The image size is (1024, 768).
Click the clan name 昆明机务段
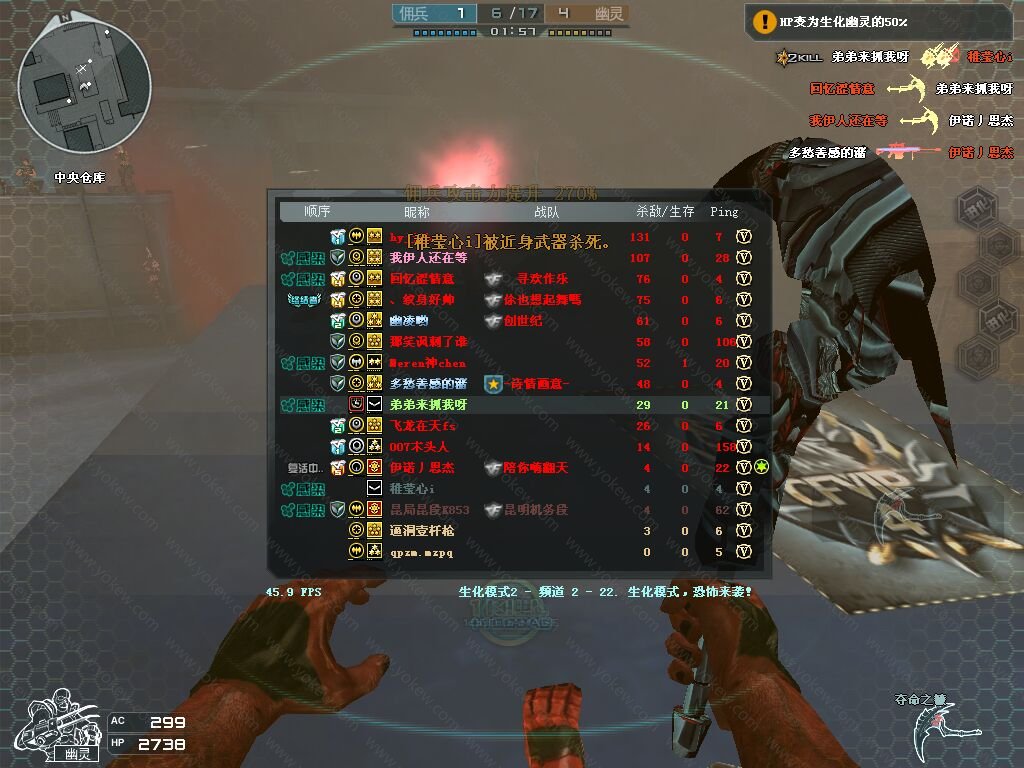click(535, 510)
